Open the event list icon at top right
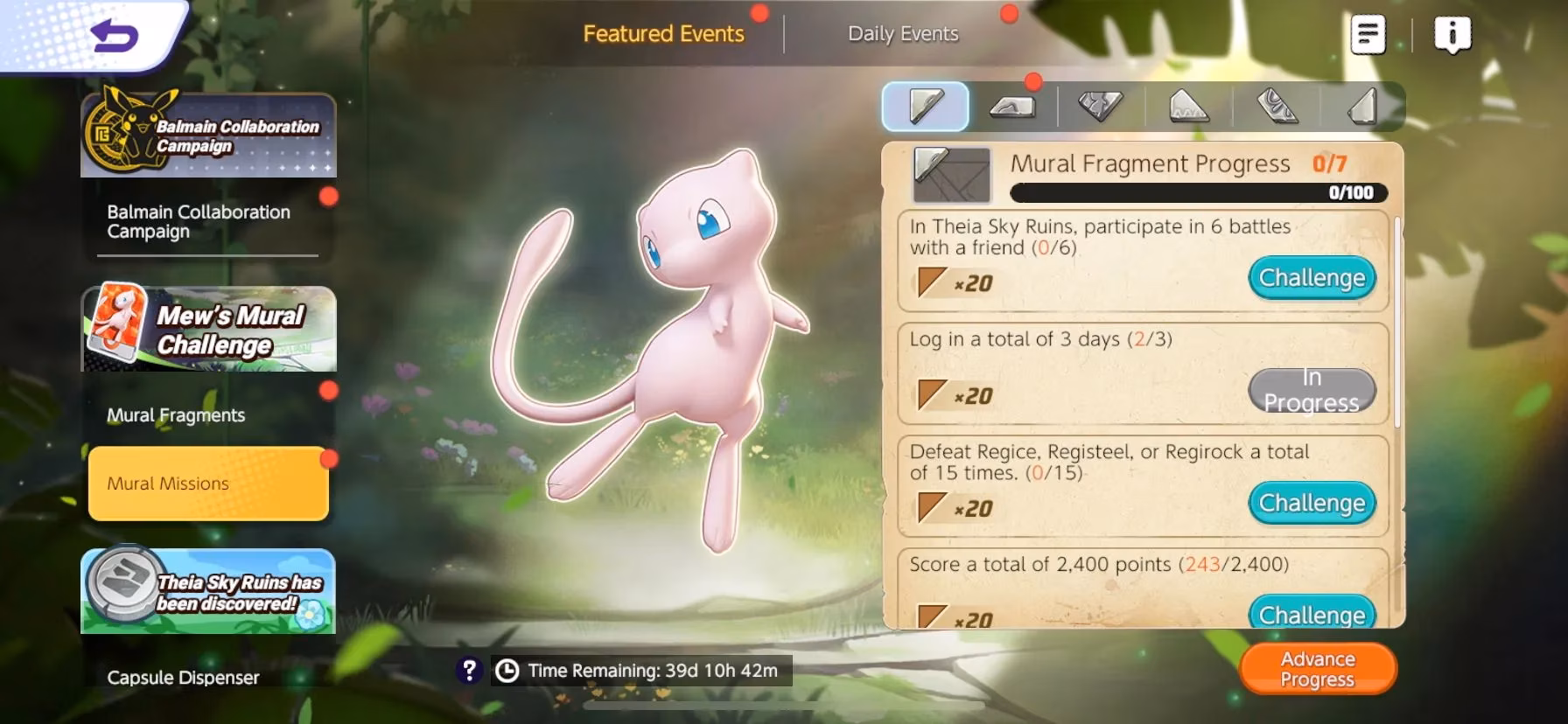The height and width of the screenshot is (724, 1568). point(1368,32)
